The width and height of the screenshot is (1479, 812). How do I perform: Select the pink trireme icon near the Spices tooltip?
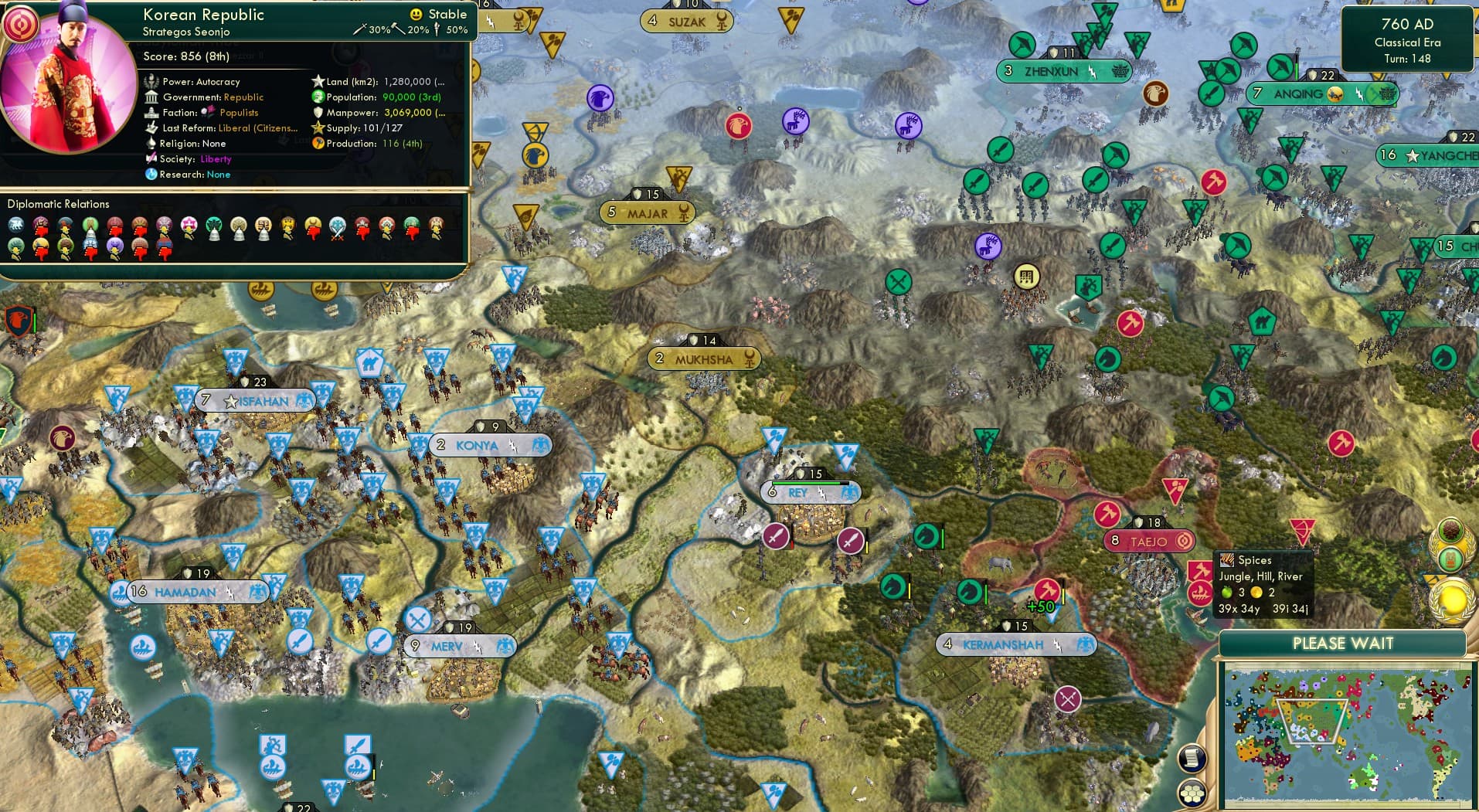[x=1200, y=595]
